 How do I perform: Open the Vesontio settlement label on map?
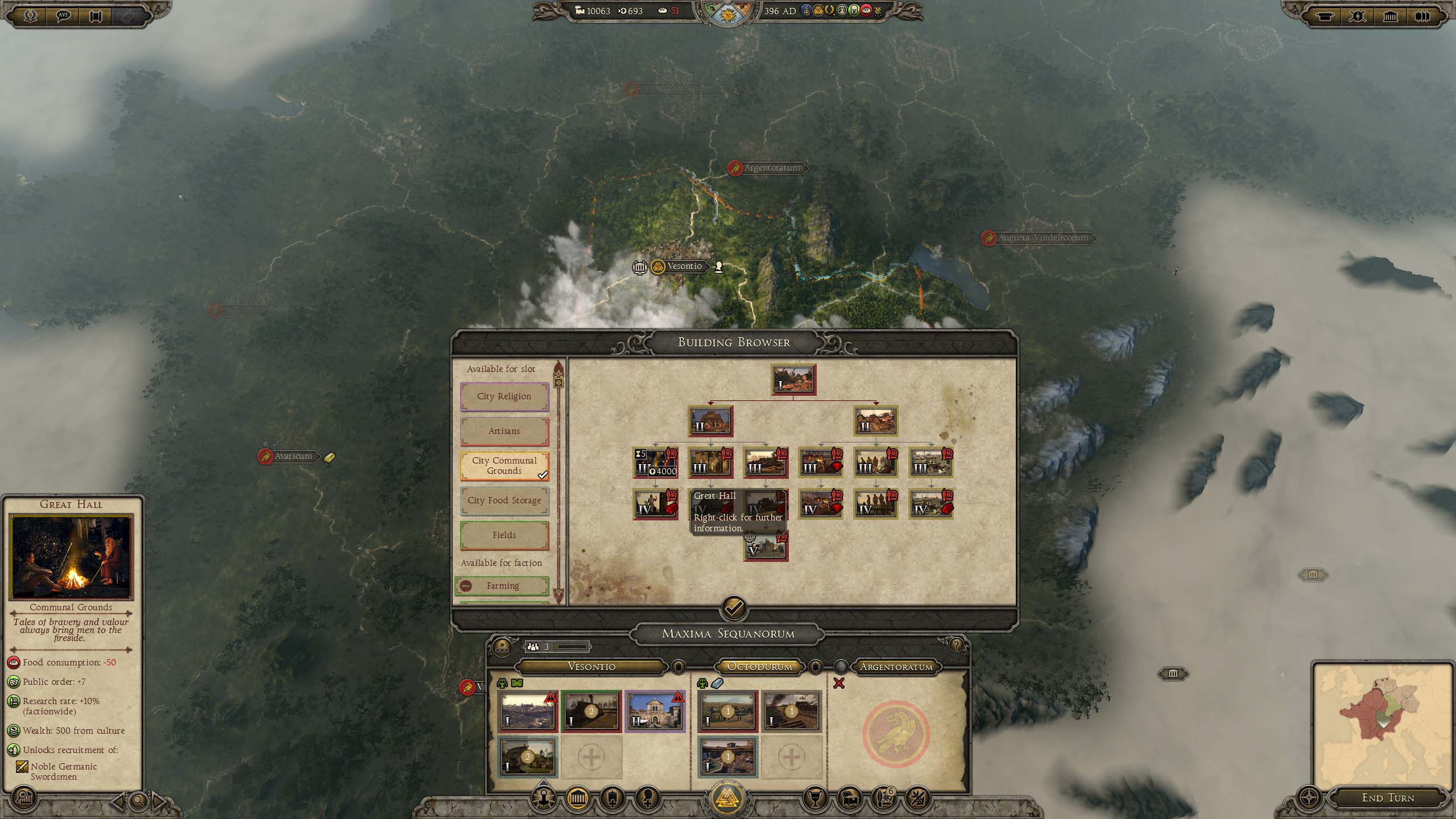click(684, 266)
